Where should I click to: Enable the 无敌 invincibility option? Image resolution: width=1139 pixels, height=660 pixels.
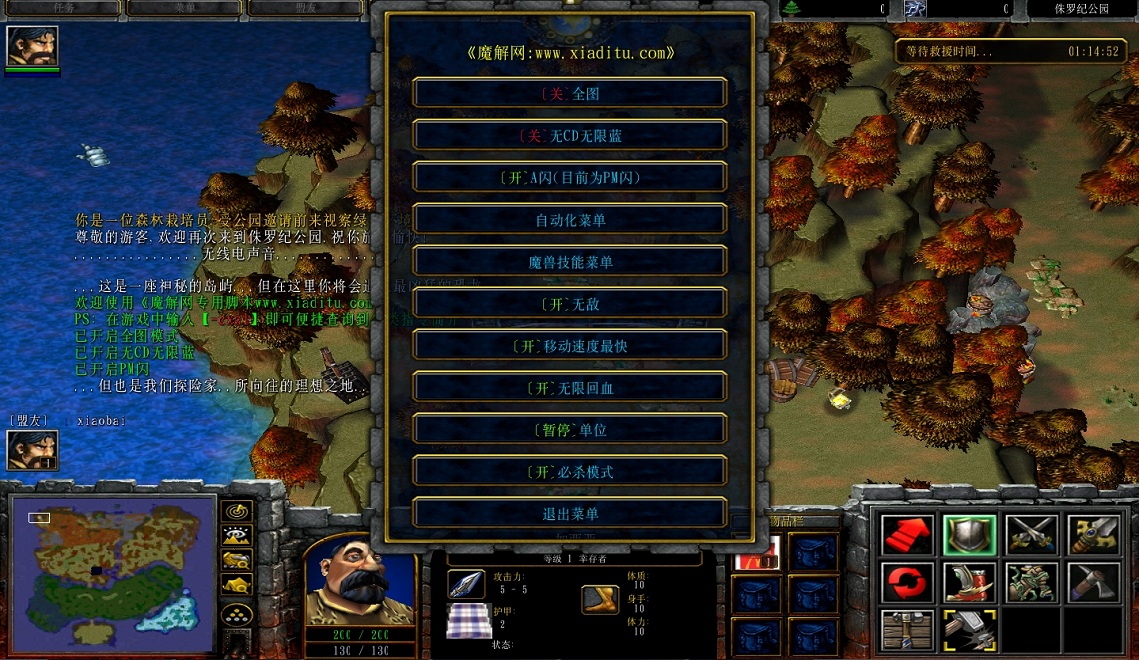pyautogui.click(x=569, y=303)
